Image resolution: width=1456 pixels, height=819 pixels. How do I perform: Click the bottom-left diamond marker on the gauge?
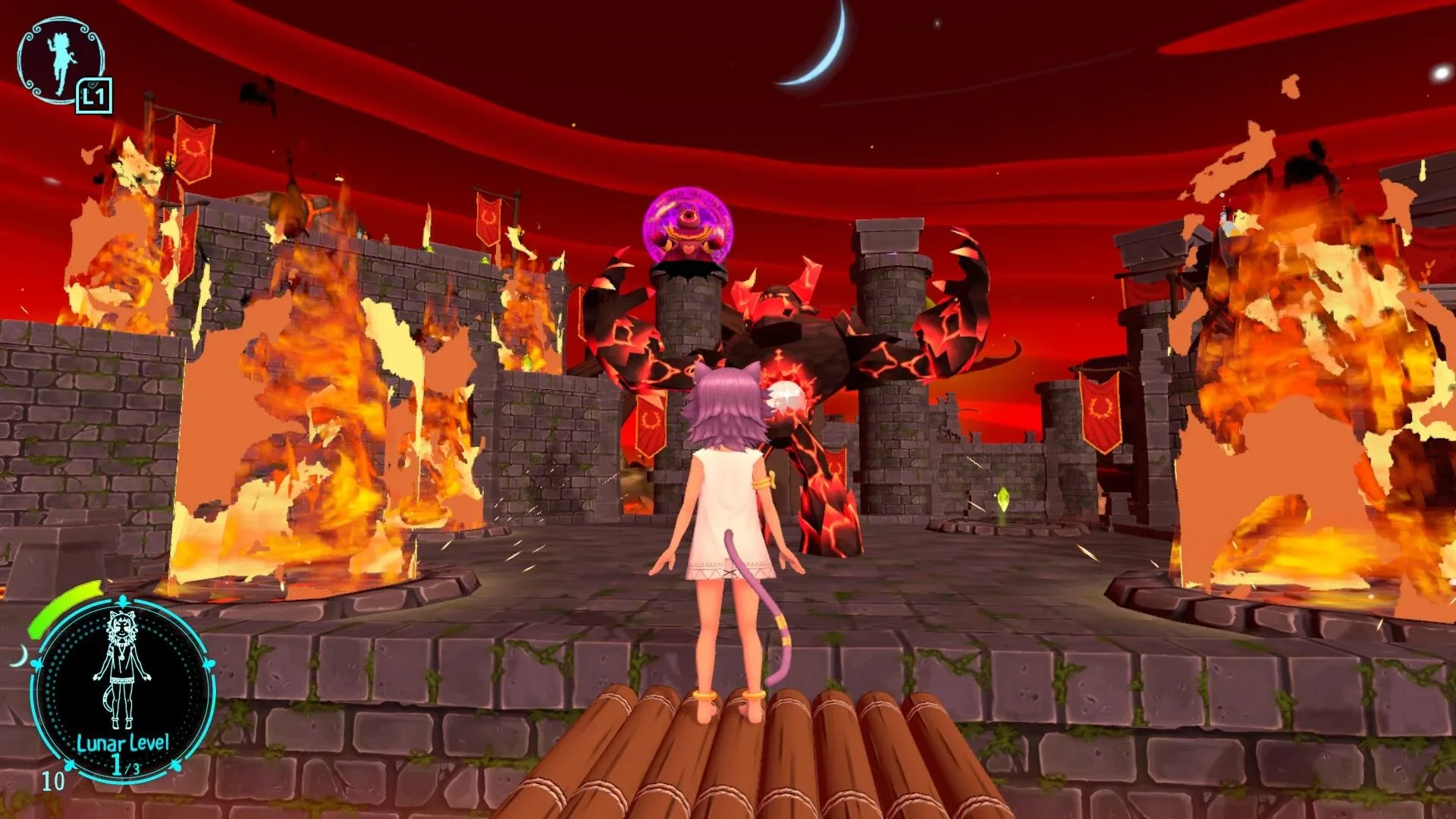tap(70, 765)
